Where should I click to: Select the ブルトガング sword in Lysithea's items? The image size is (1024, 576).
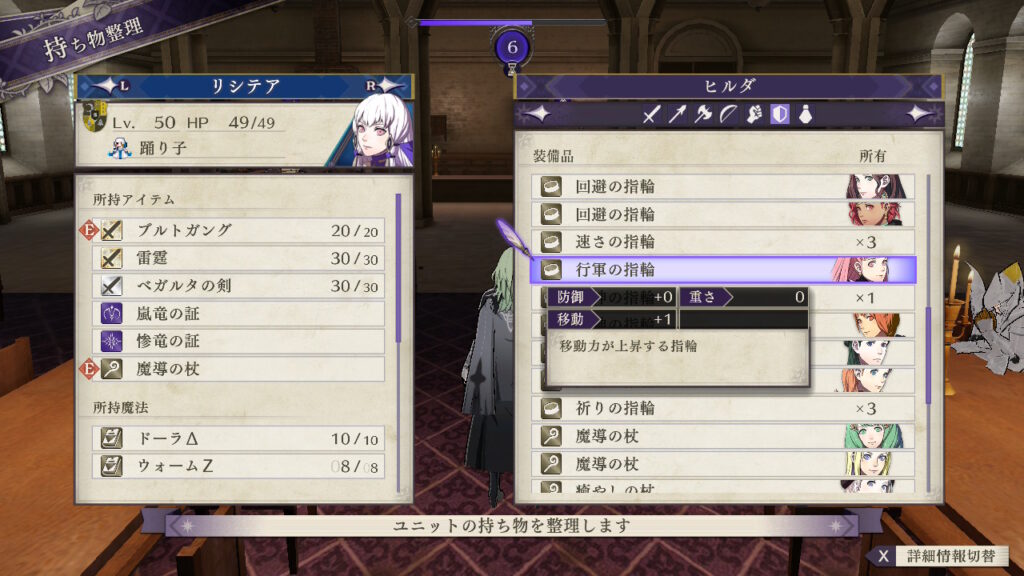click(240, 231)
